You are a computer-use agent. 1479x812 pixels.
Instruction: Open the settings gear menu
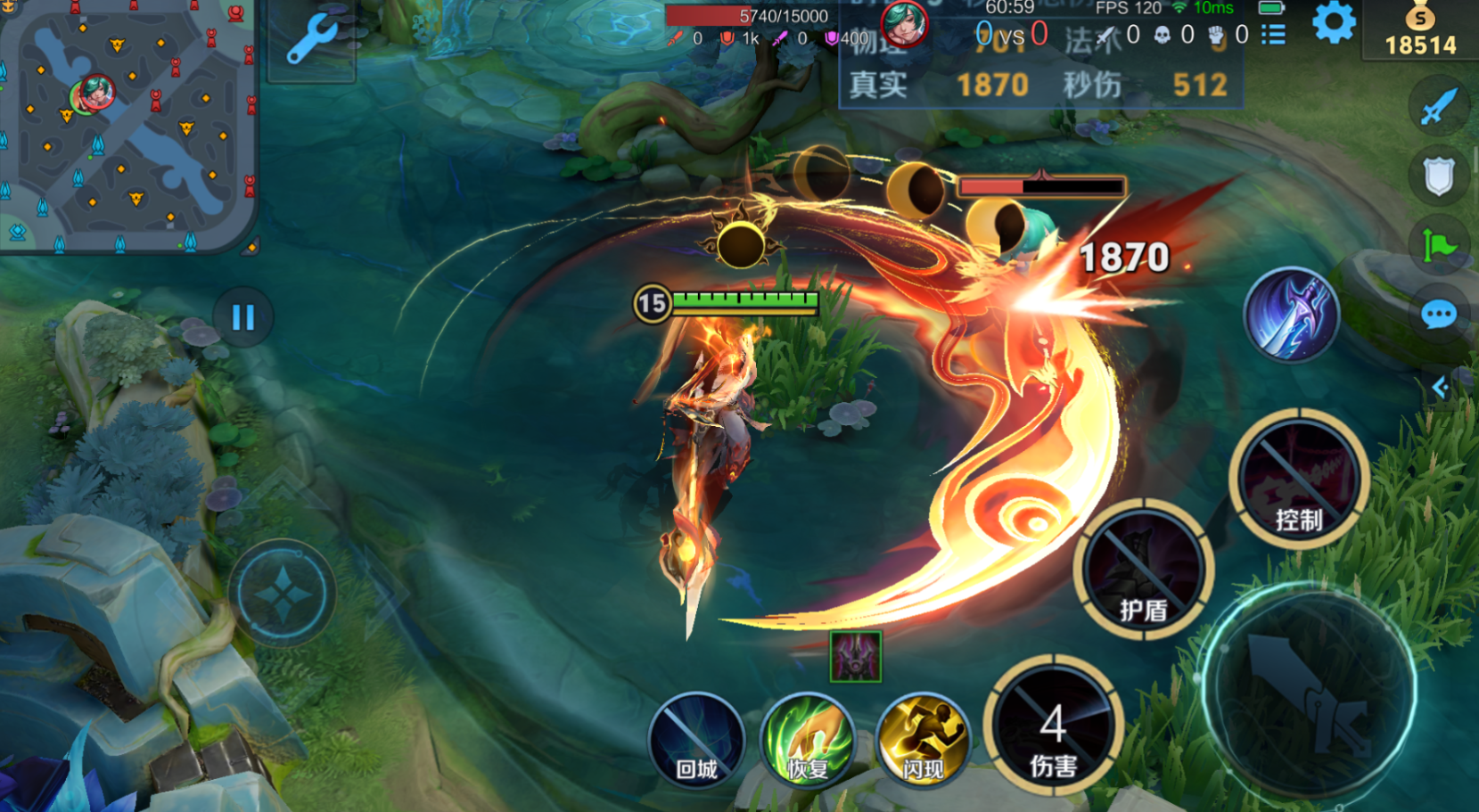click(1333, 22)
